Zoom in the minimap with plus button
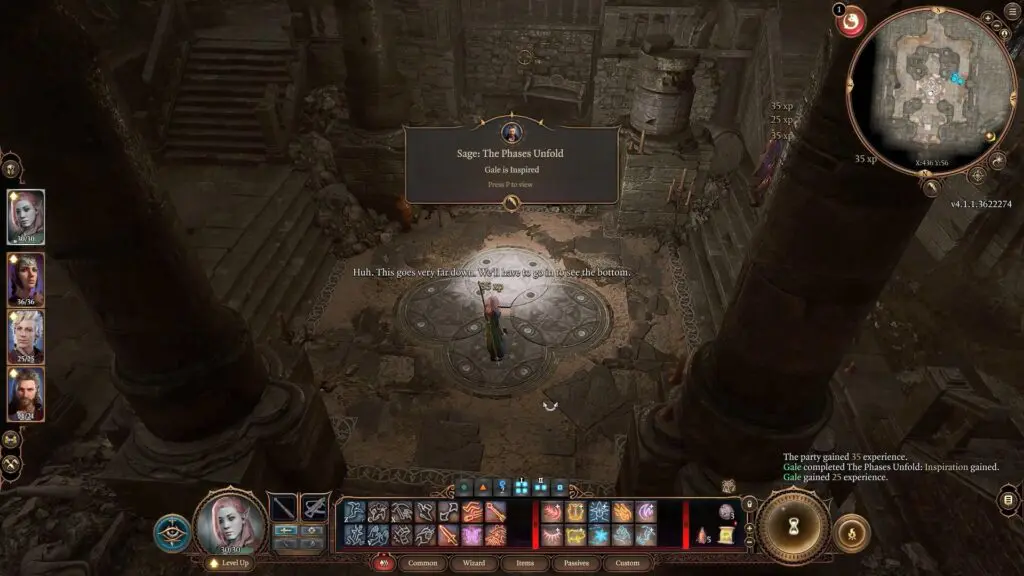Image resolution: width=1024 pixels, height=576 pixels. tap(987, 18)
